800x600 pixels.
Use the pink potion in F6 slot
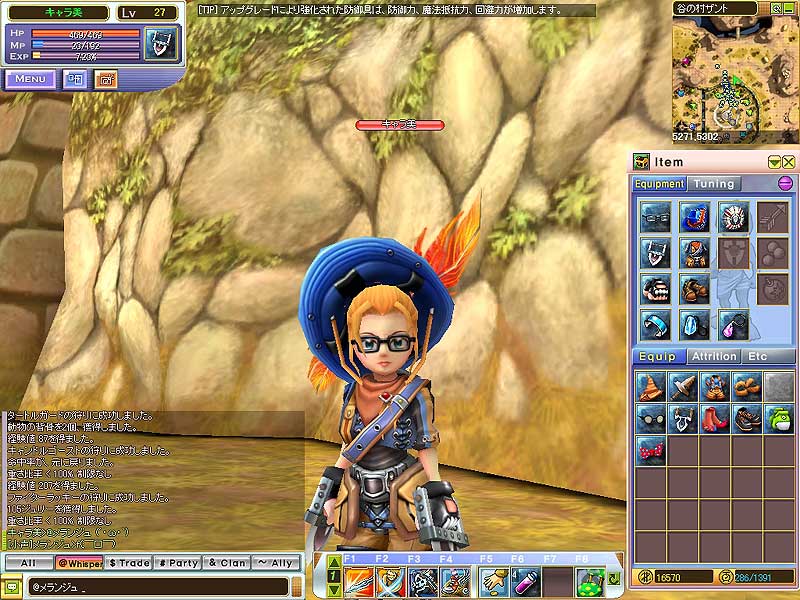523,581
